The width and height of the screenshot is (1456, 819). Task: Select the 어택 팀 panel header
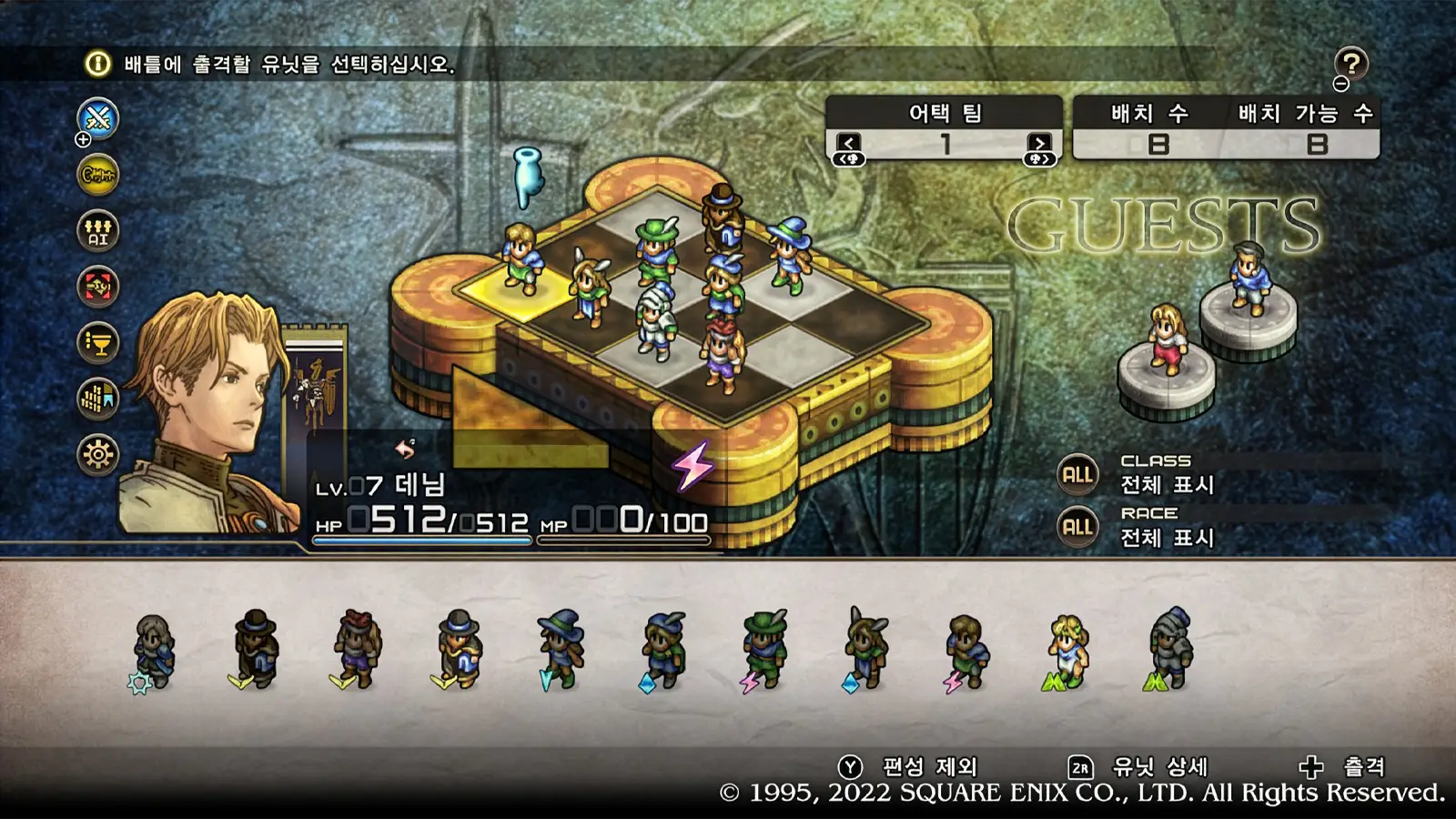tap(946, 111)
